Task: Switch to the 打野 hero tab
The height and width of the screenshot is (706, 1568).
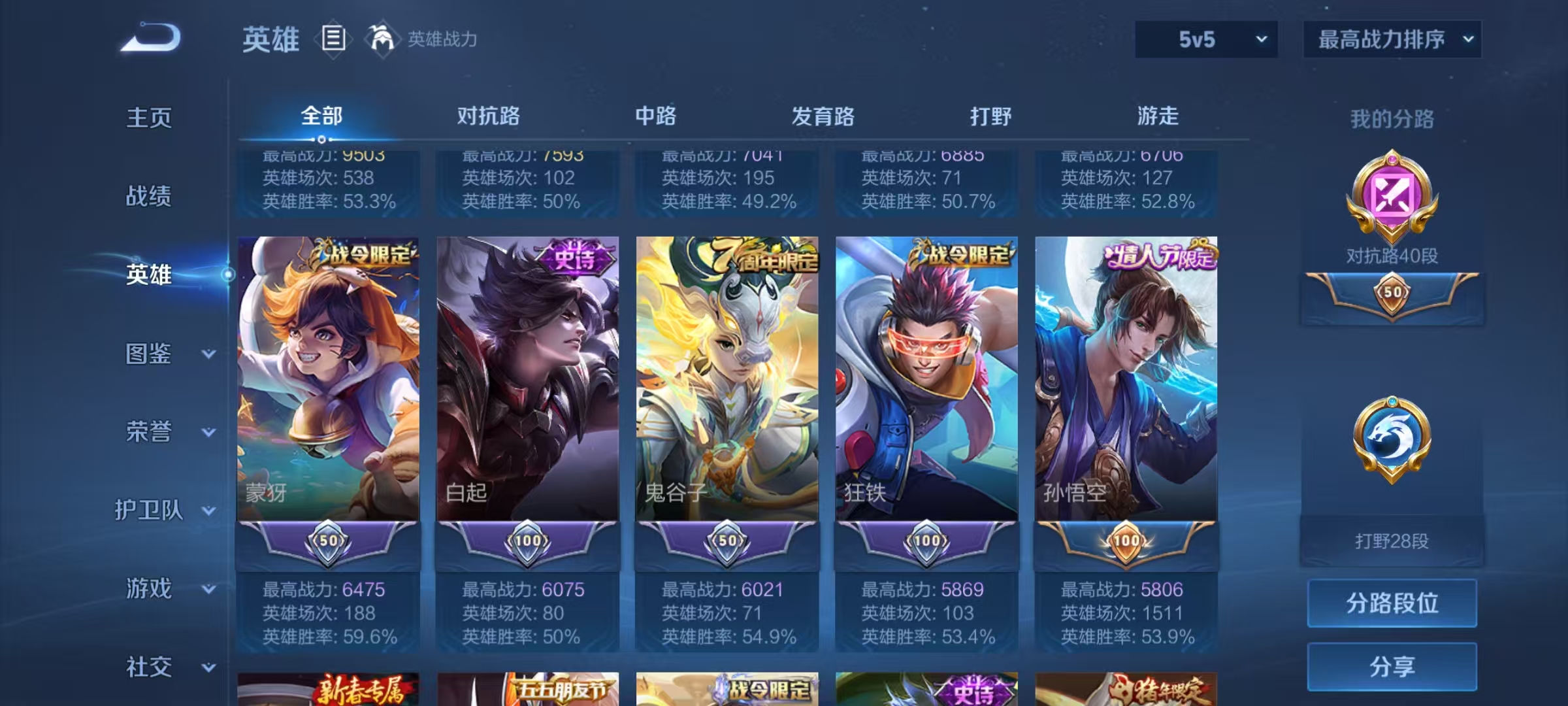Action: point(992,116)
